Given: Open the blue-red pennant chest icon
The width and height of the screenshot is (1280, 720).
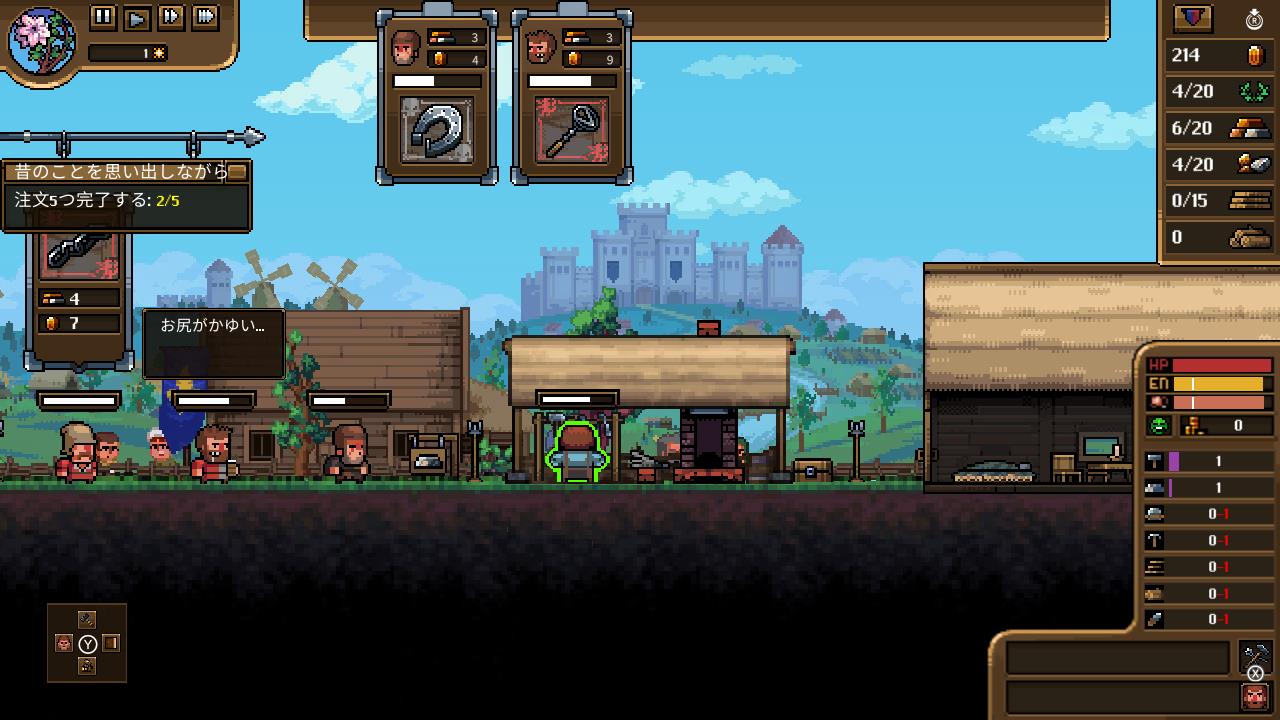Looking at the screenshot, I should [1192, 18].
